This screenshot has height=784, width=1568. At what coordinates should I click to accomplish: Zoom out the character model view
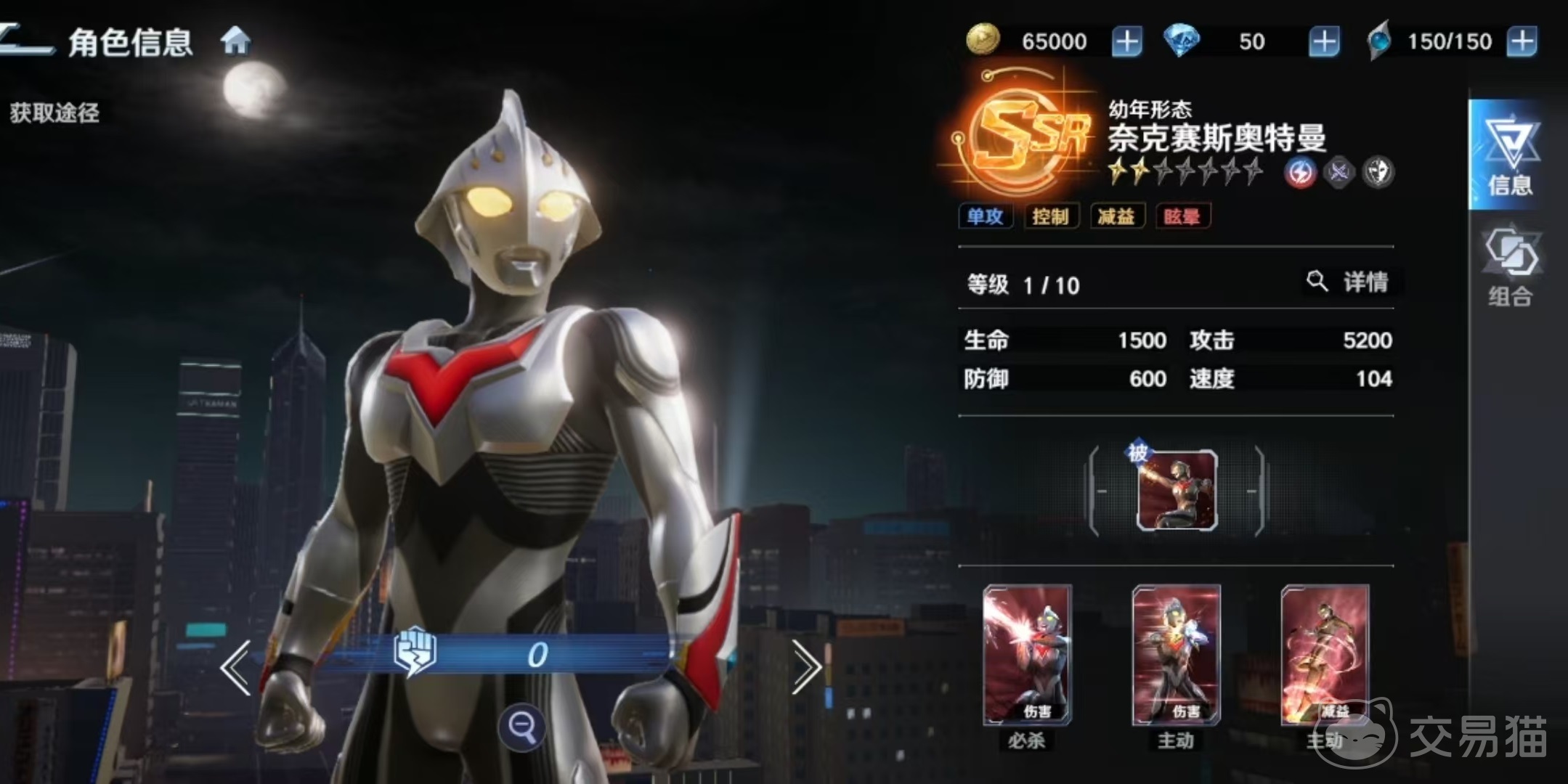pyautogui.click(x=521, y=725)
